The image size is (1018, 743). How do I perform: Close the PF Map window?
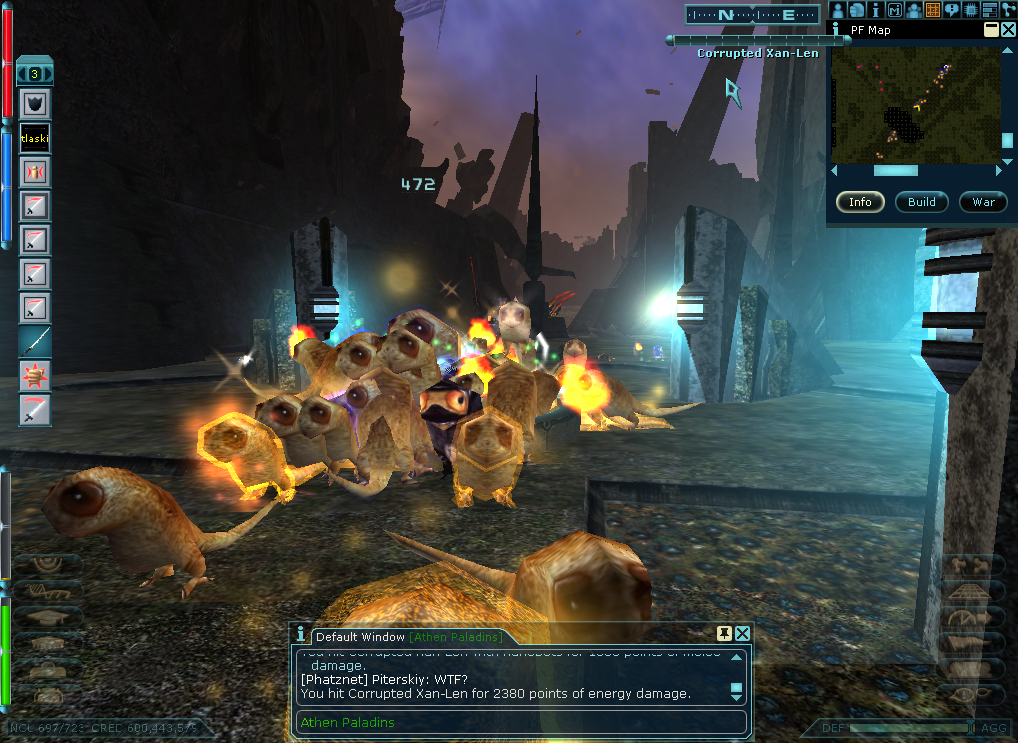coord(1007,30)
